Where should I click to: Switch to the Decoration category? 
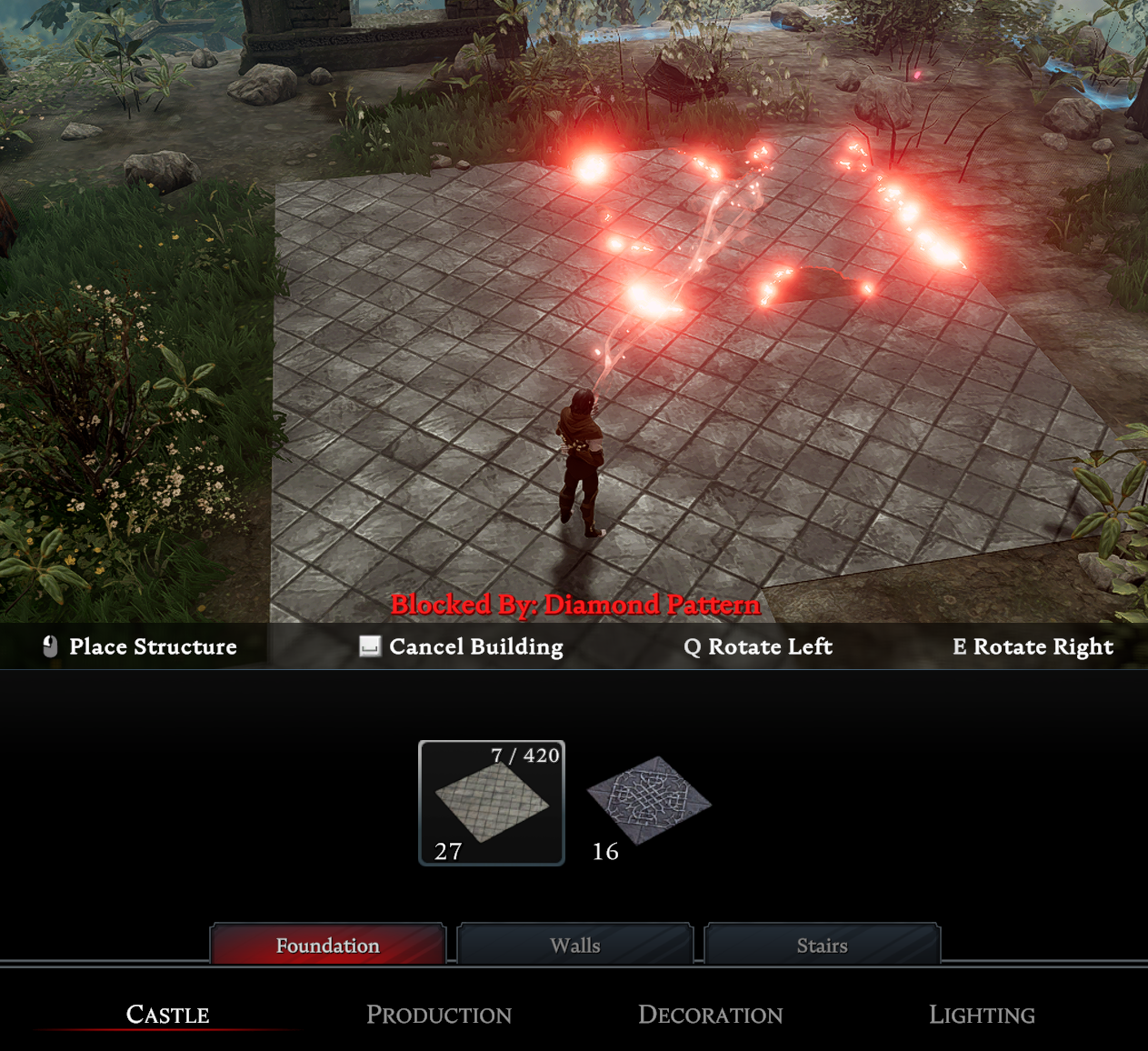[x=710, y=1015]
